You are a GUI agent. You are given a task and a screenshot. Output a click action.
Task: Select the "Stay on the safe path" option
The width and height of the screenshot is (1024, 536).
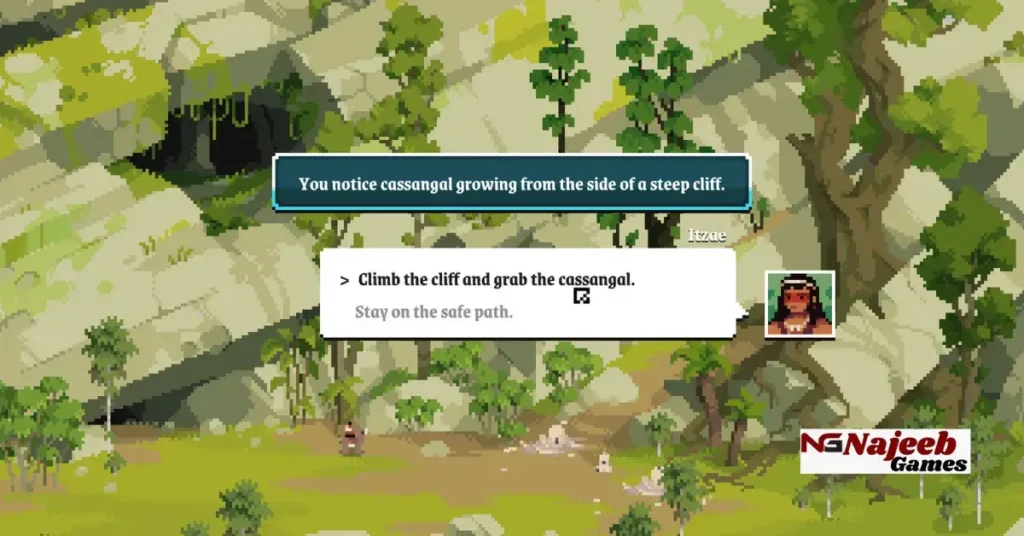pyautogui.click(x=434, y=312)
